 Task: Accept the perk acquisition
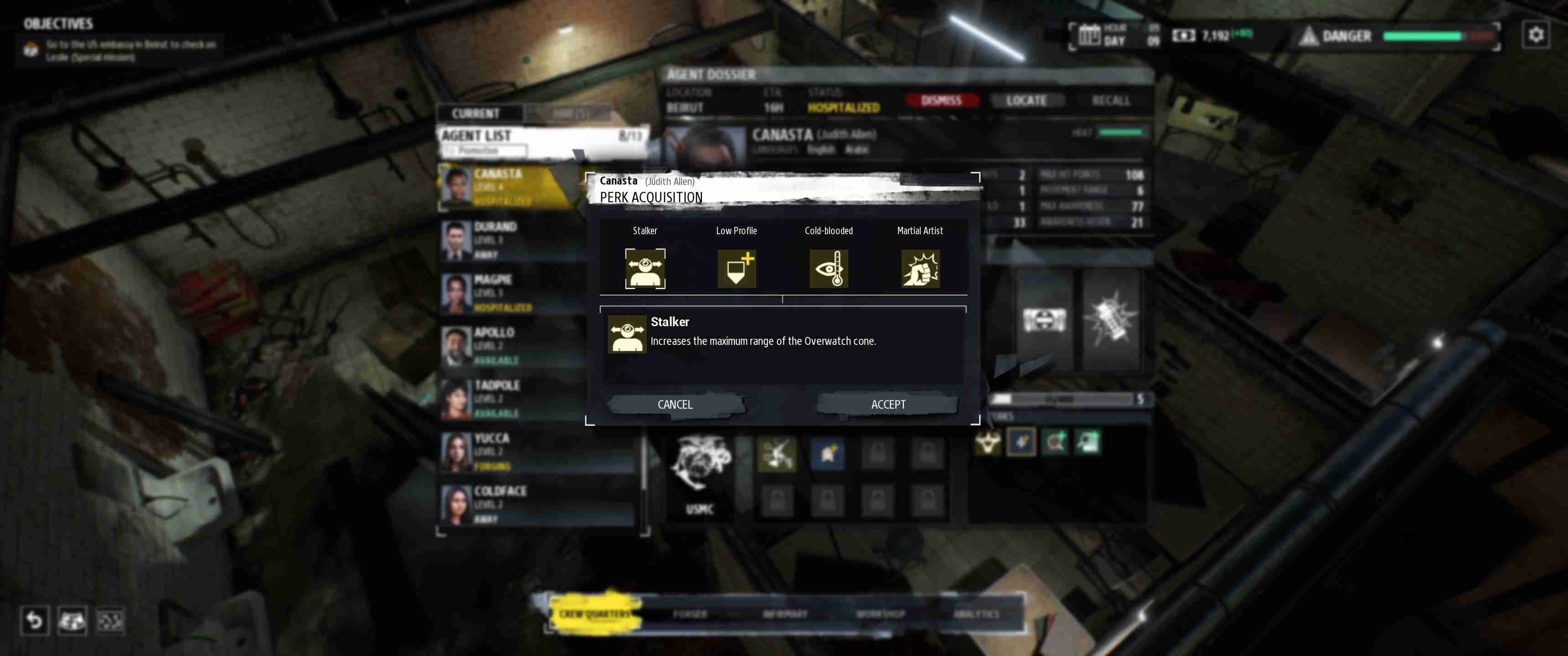[888, 404]
